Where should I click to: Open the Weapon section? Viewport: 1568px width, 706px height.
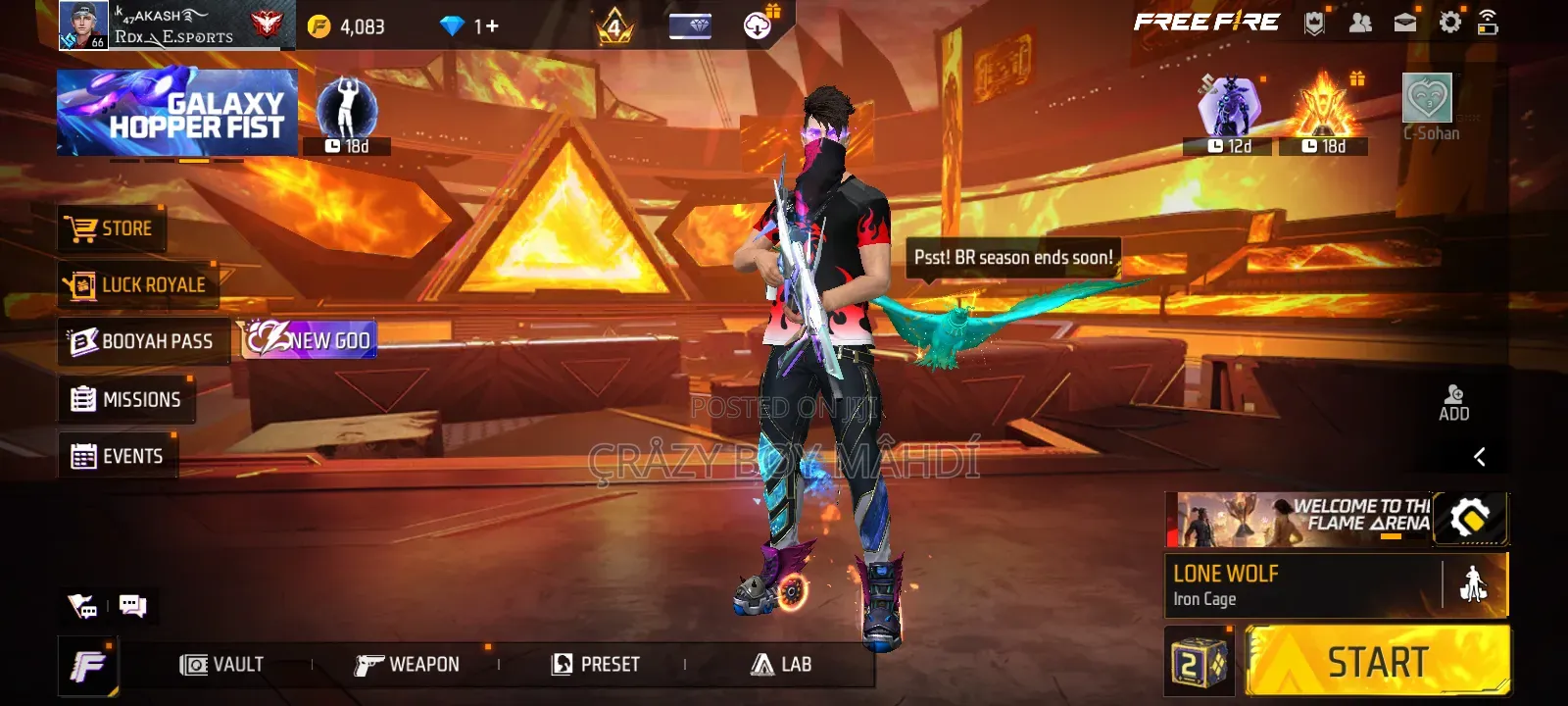407,665
